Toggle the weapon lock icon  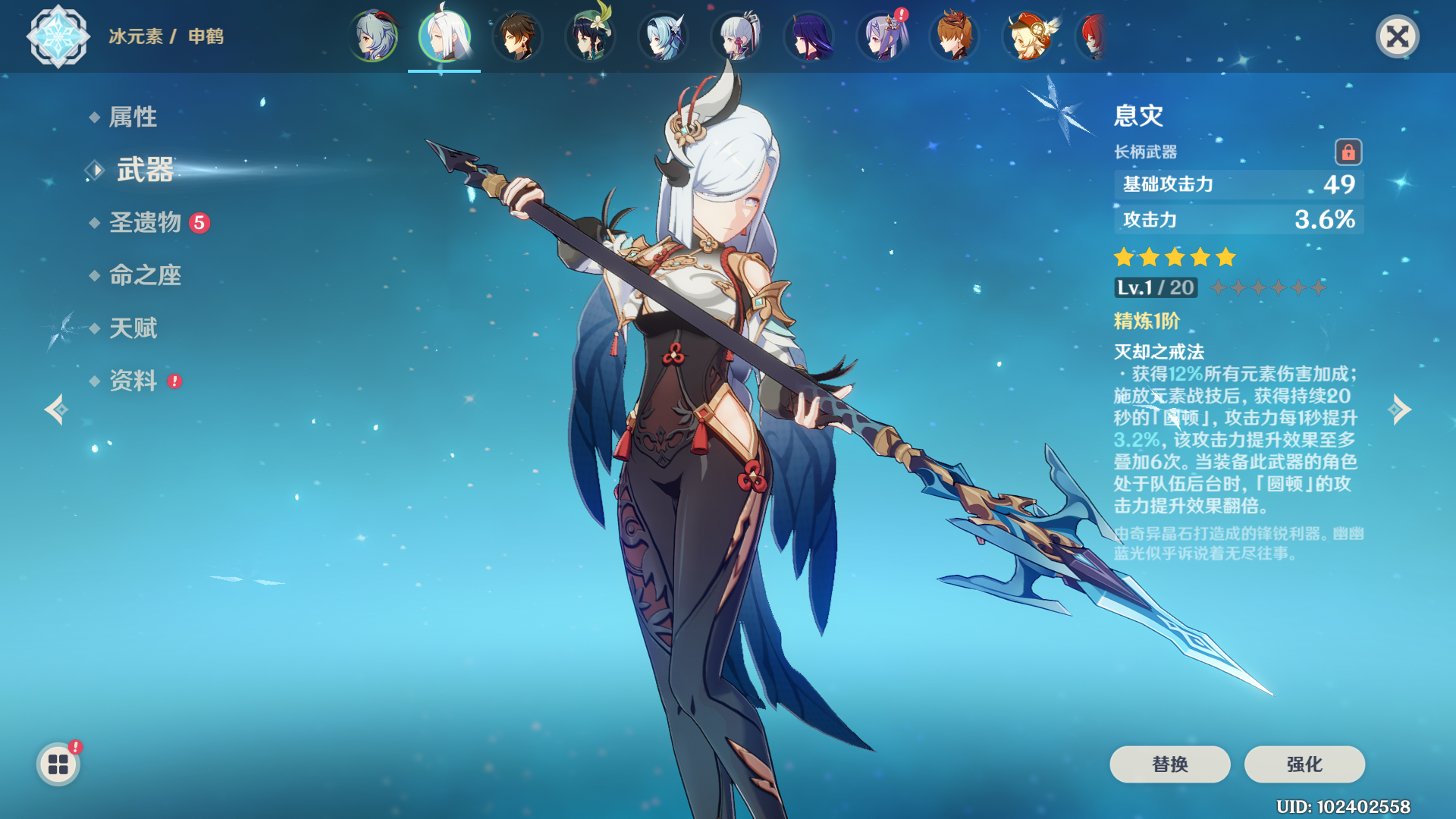click(x=1348, y=152)
